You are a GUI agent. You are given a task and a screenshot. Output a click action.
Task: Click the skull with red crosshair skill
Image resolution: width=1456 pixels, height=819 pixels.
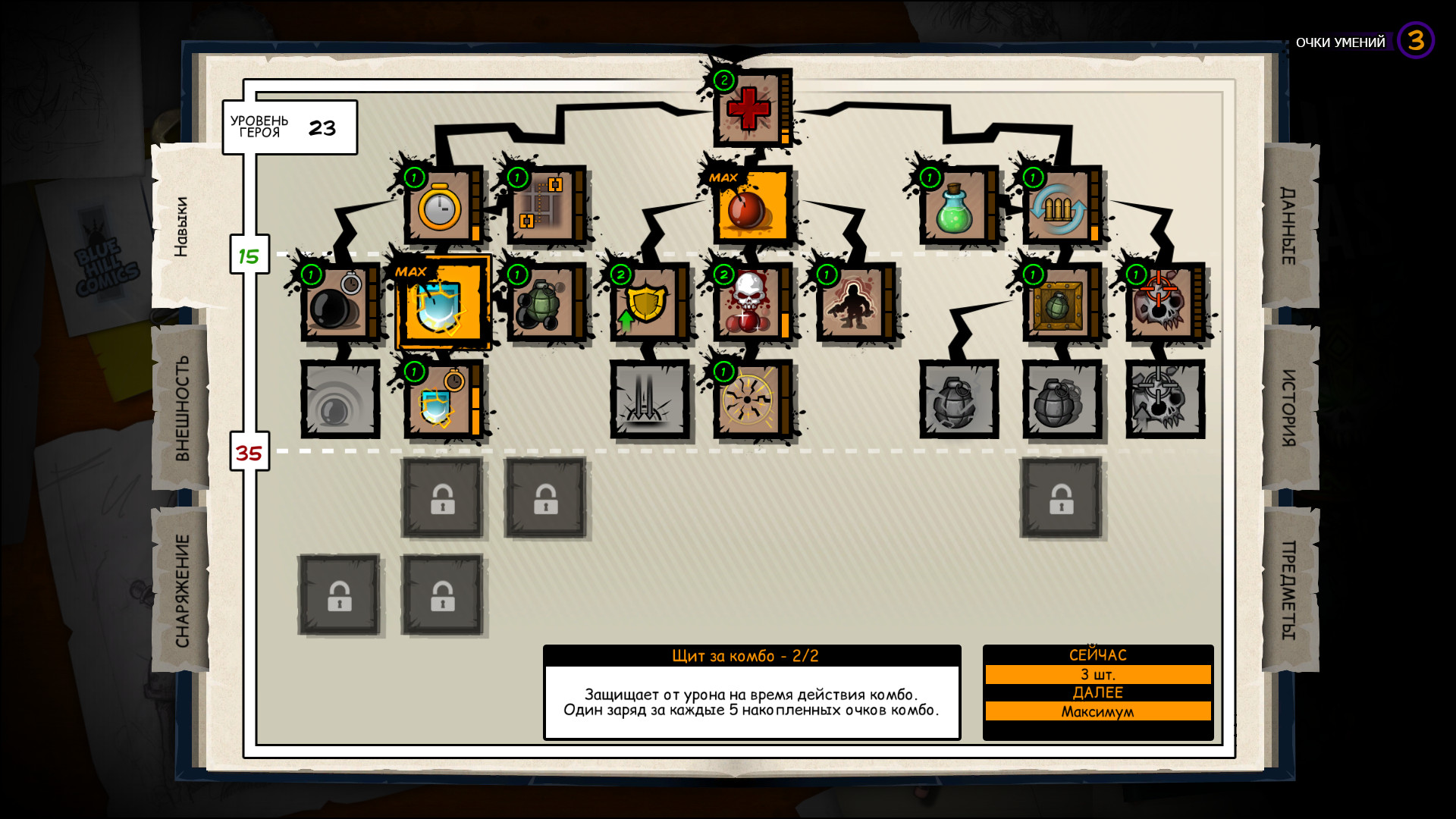pos(1162,307)
